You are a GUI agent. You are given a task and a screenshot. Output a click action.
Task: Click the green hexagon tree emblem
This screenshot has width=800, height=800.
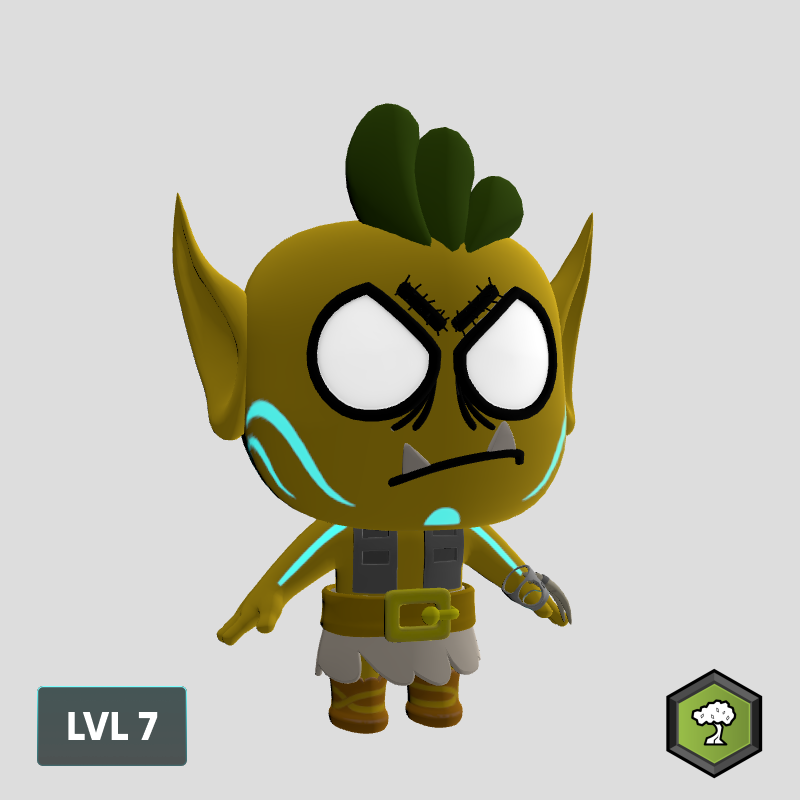coord(714,723)
